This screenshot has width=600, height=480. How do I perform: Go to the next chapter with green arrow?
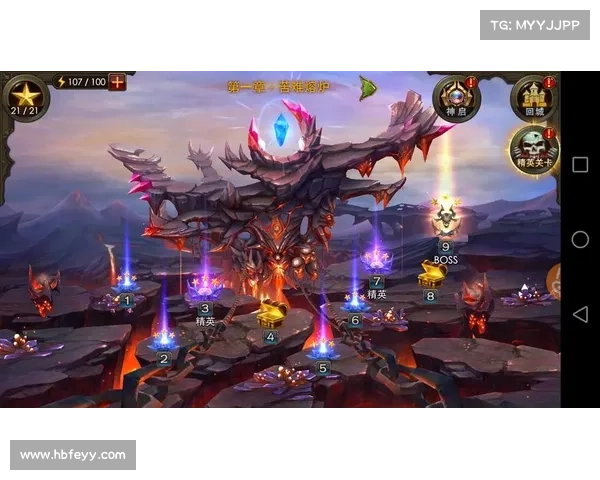(367, 88)
